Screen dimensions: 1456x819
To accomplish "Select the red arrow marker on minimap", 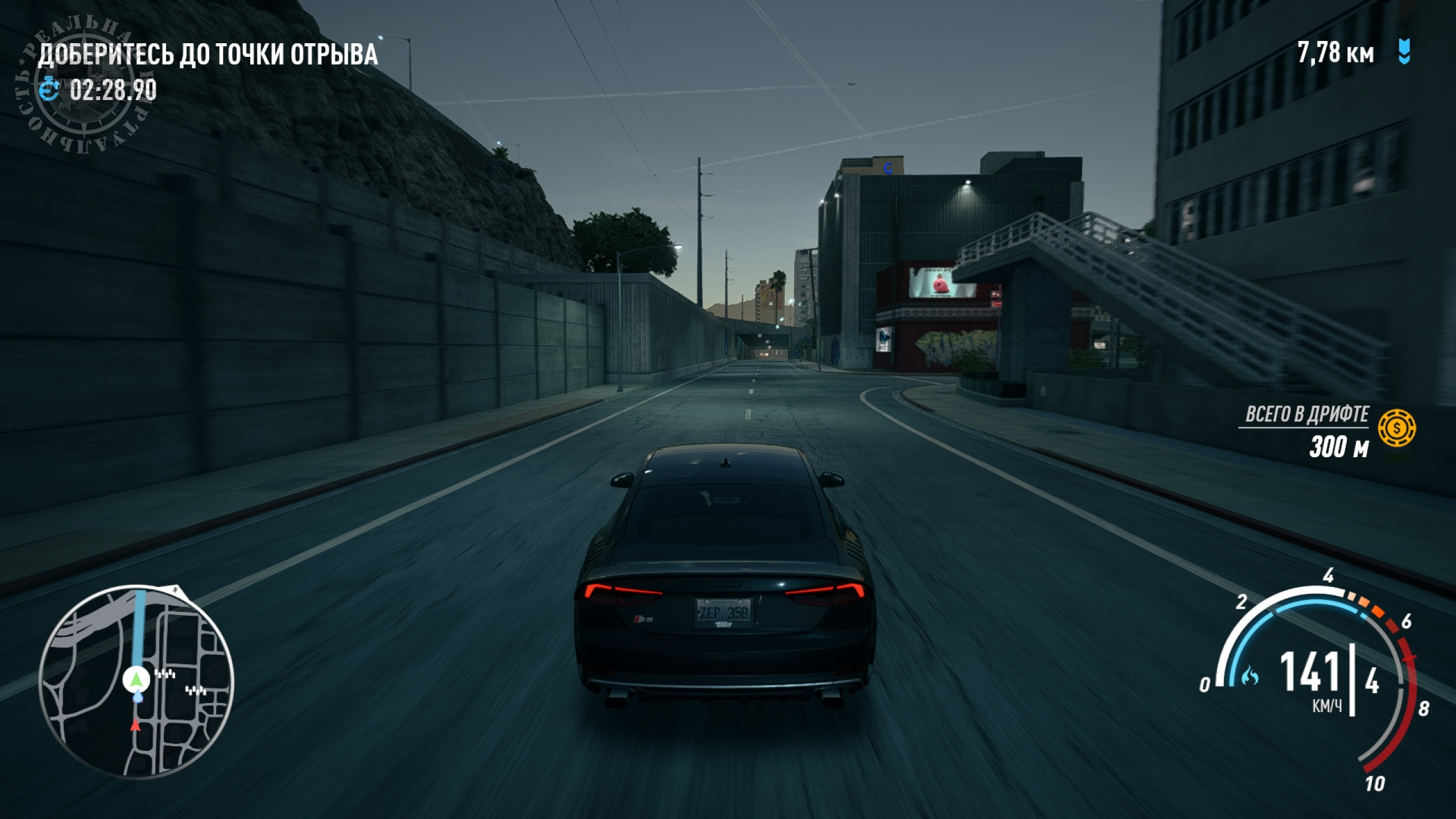I will click(135, 725).
